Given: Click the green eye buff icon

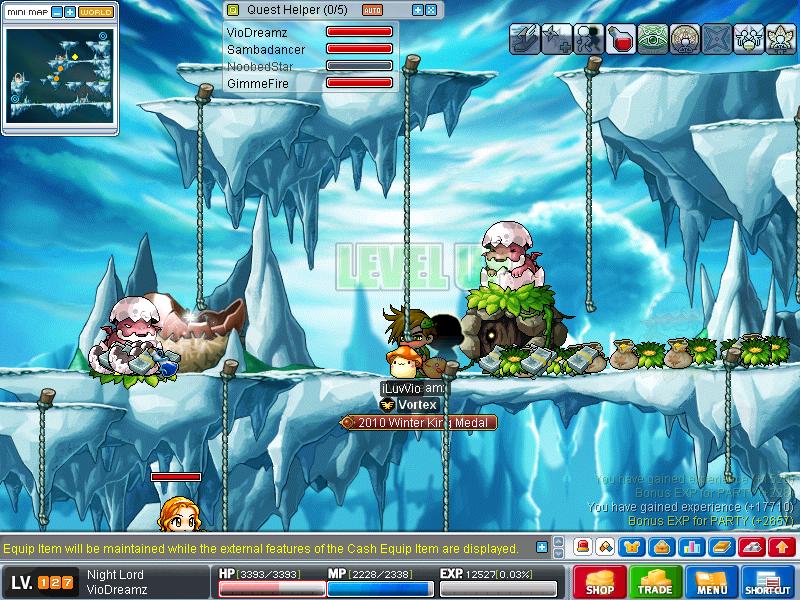Looking at the screenshot, I should point(653,38).
